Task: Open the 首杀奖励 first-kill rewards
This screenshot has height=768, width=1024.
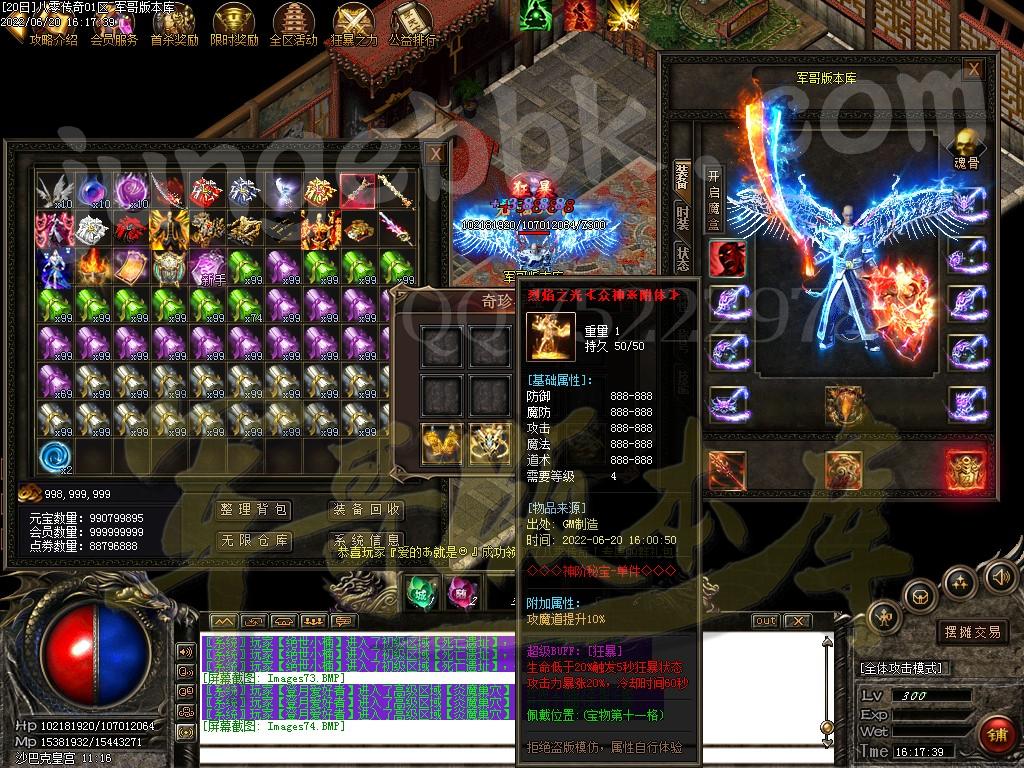Action: (x=174, y=24)
